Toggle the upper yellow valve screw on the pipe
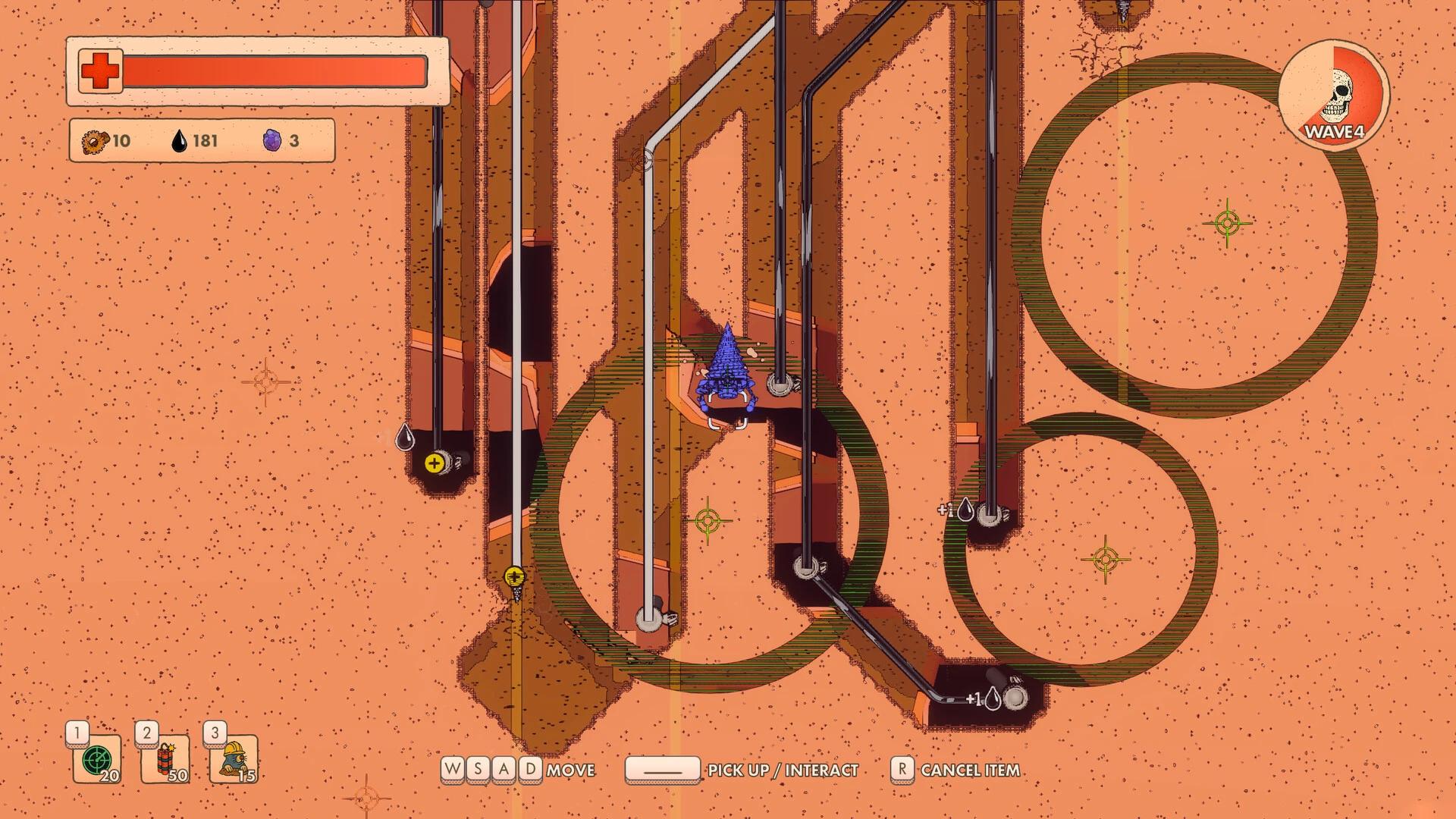1456x819 pixels. tap(435, 462)
